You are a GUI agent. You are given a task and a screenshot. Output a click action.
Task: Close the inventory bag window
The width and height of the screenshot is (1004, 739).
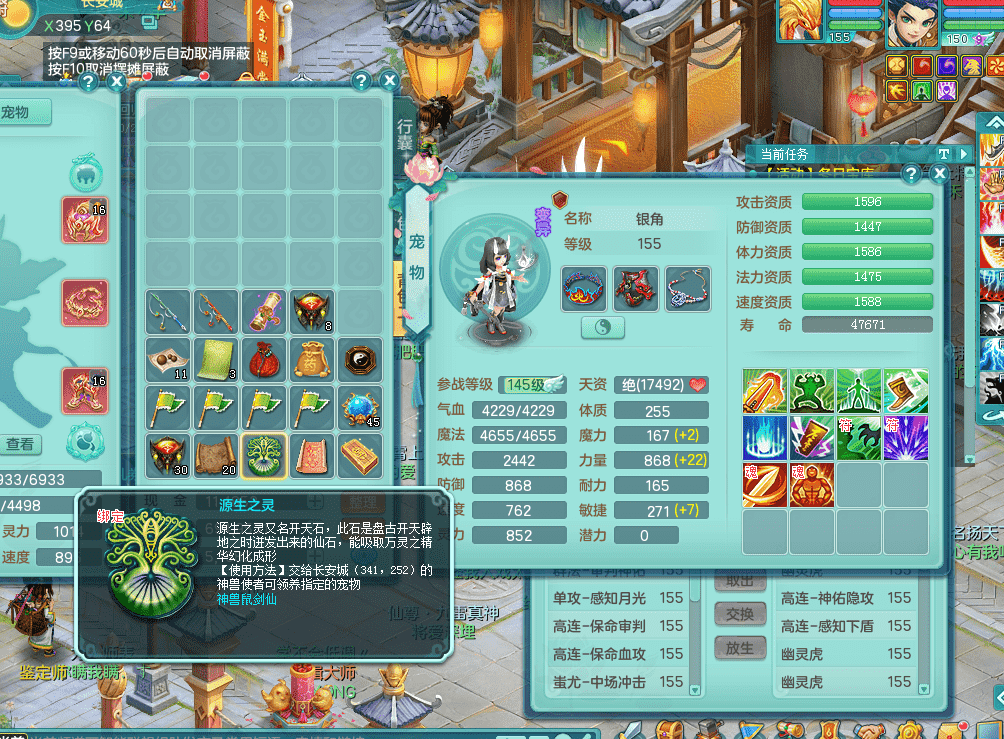pos(389,82)
